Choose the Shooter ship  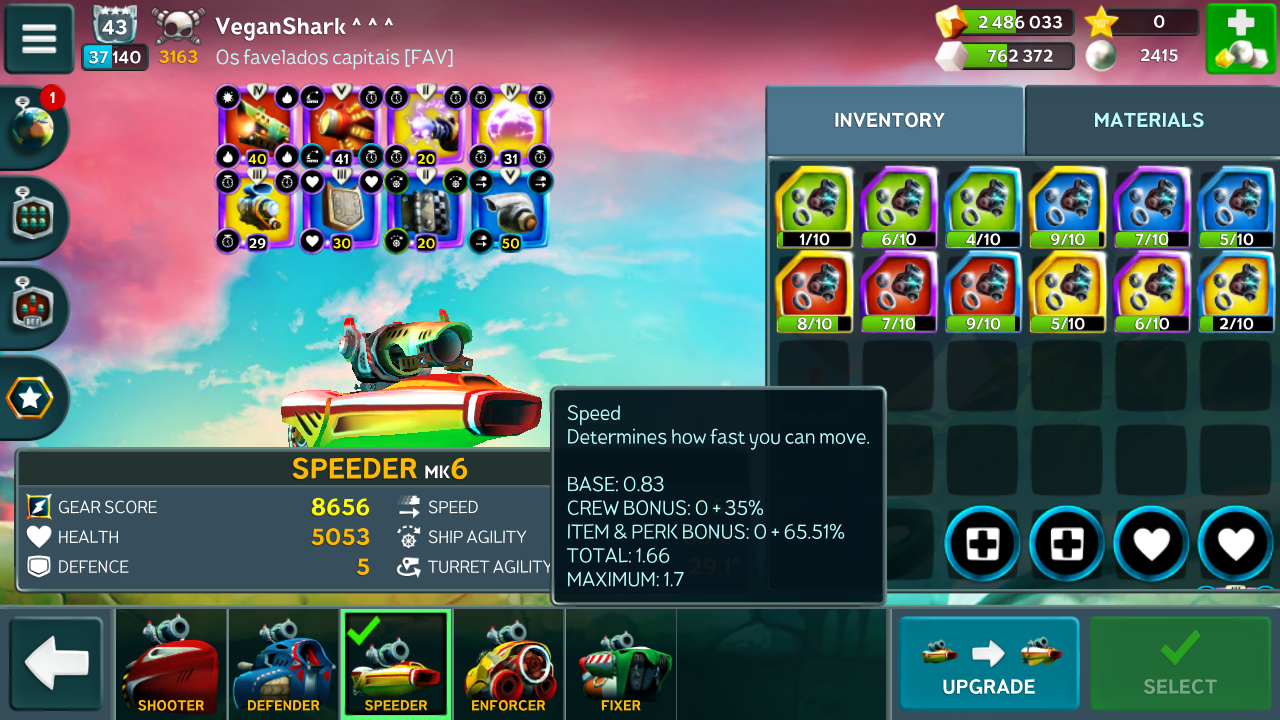click(x=171, y=665)
